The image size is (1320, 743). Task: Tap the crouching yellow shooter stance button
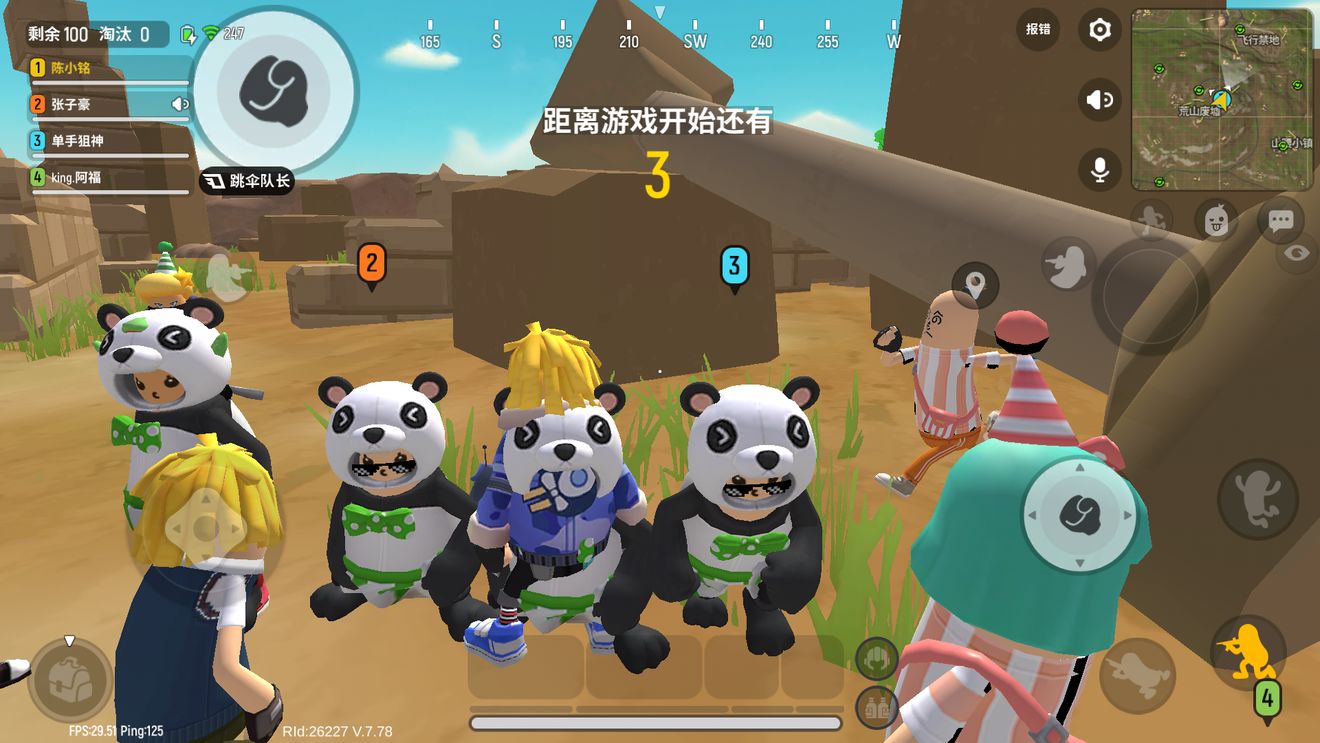click(1247, 649)
